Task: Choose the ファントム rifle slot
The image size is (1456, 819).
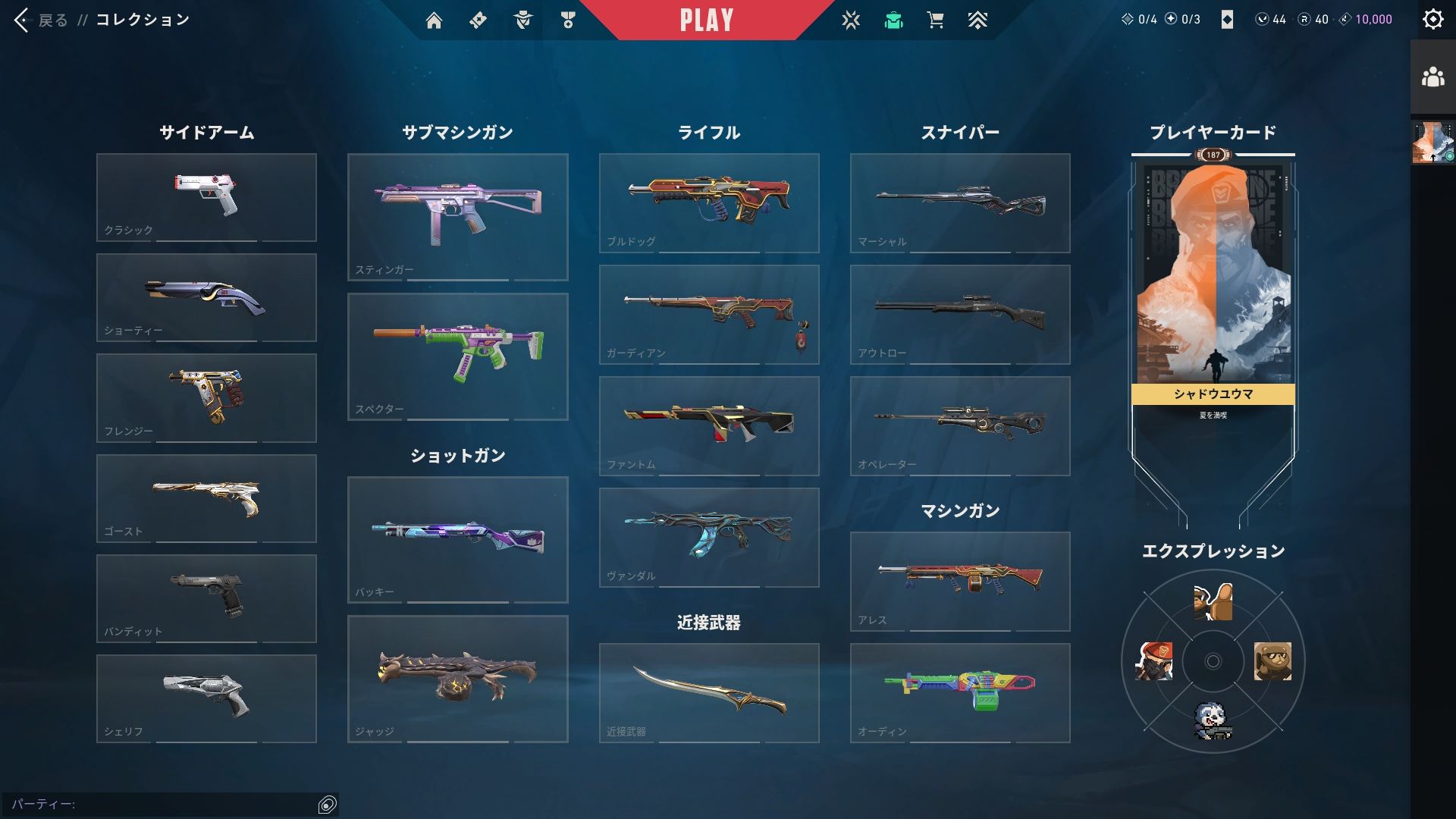Action: click(x=709, y=425)
